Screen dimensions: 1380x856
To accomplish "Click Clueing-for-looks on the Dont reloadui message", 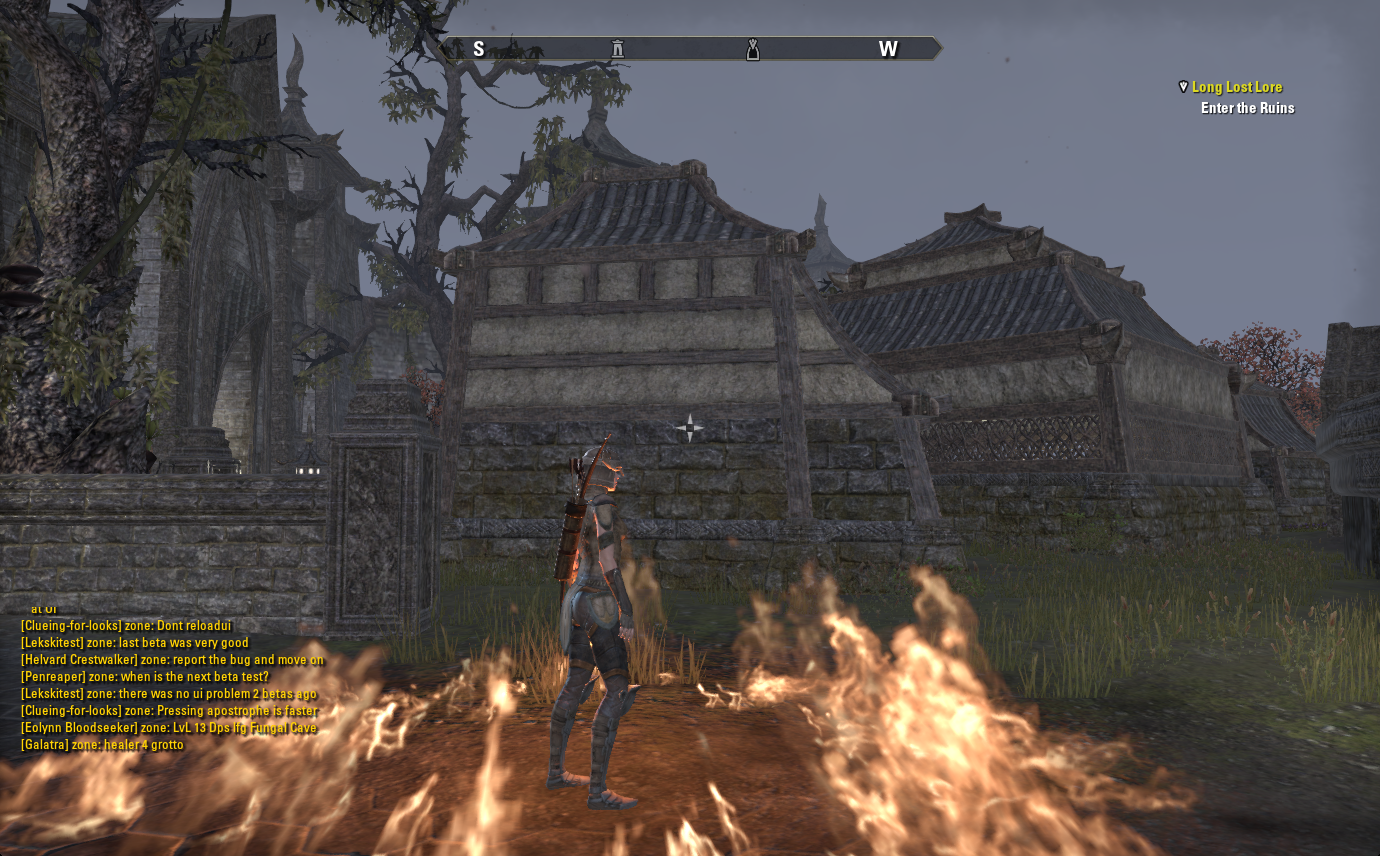I will click(x=71, y=626).
